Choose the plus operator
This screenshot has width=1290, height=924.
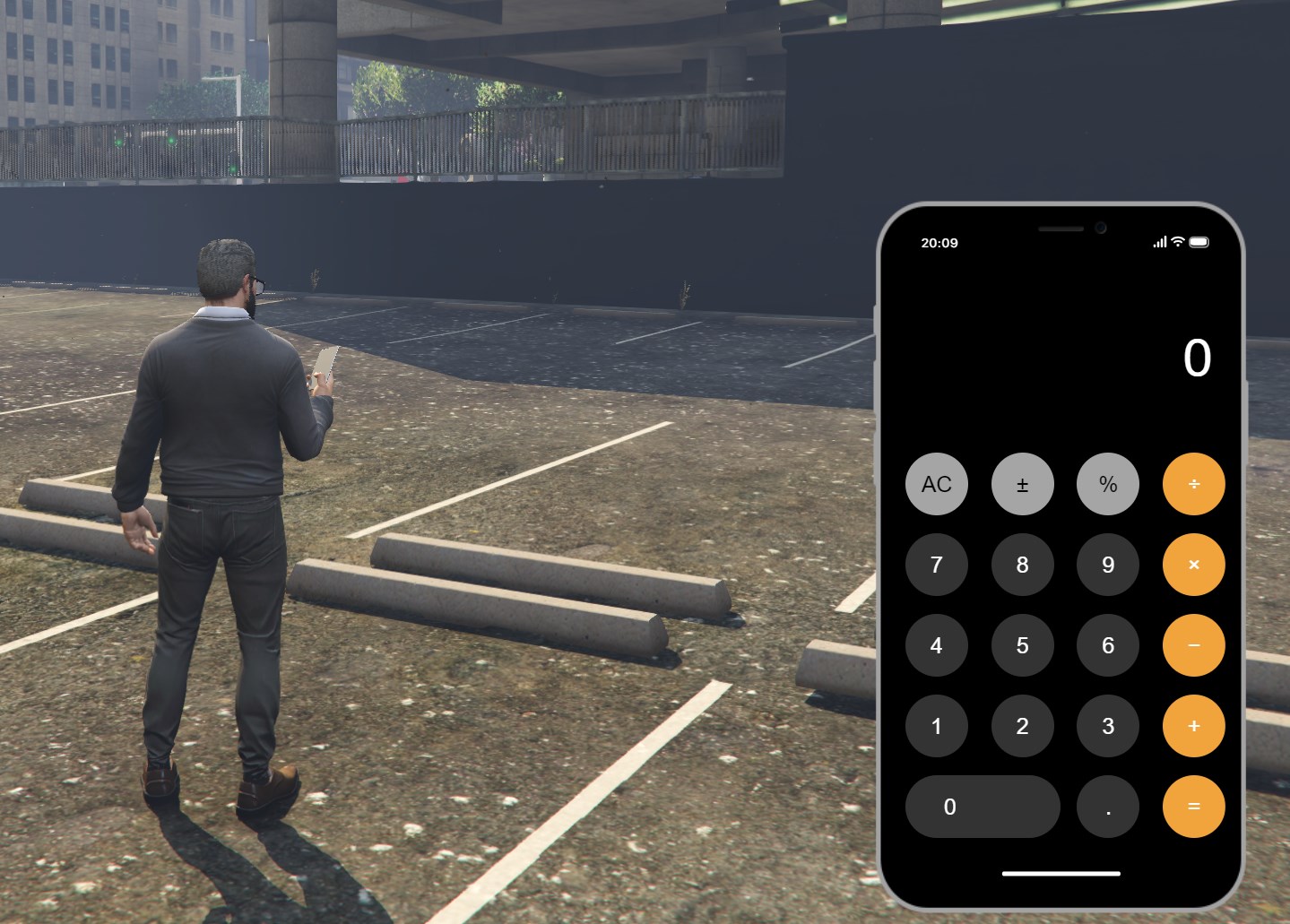pos(1193,726)
